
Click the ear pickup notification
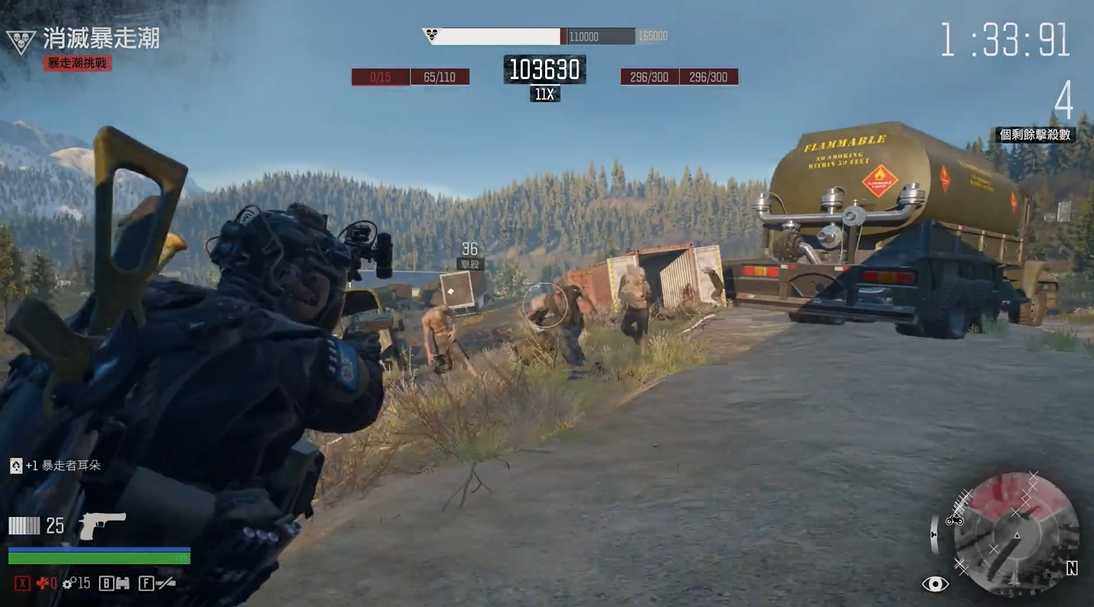pyautogui.click(x=56, y=465)
